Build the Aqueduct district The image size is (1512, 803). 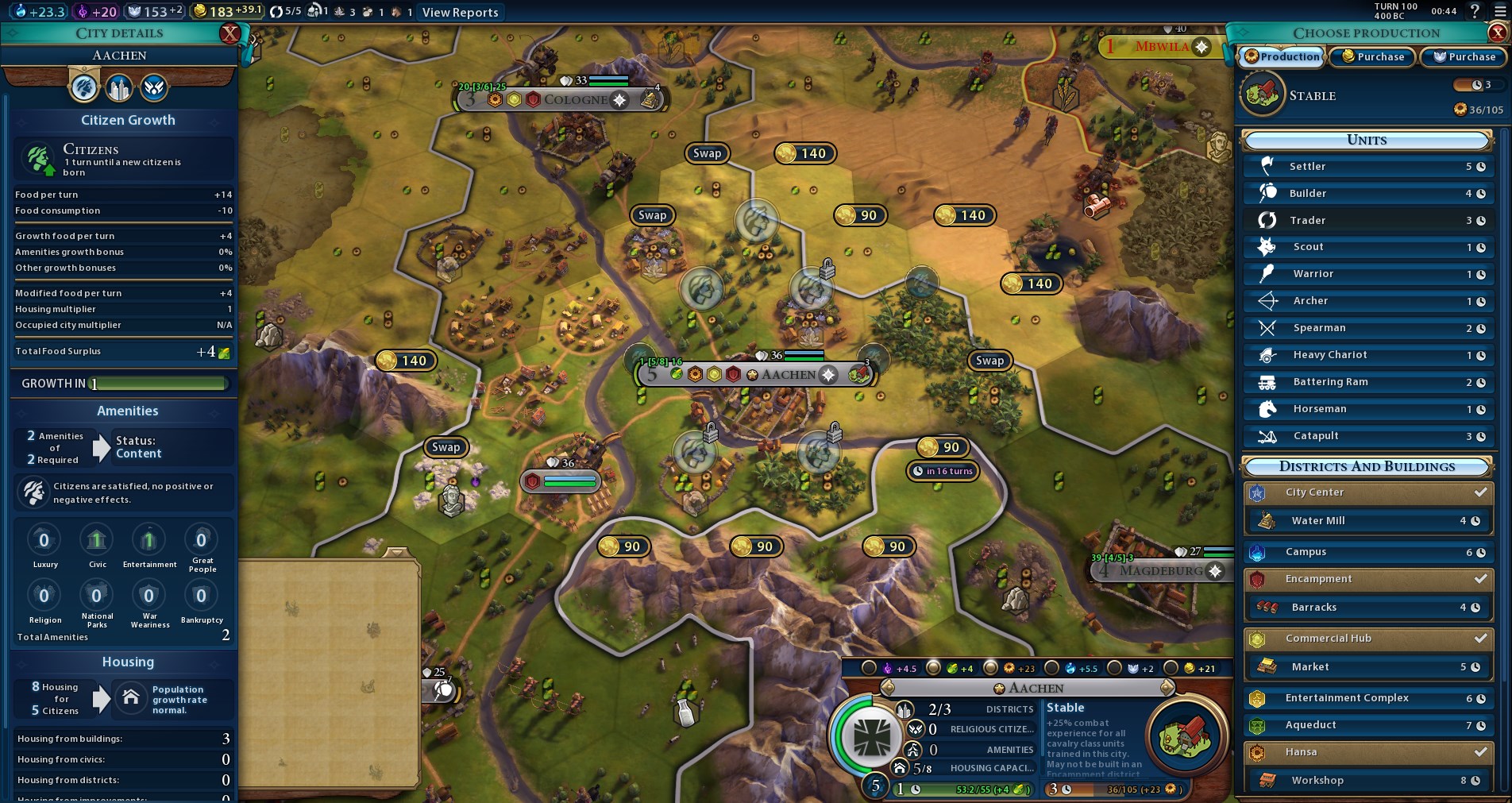[1367, 725]
